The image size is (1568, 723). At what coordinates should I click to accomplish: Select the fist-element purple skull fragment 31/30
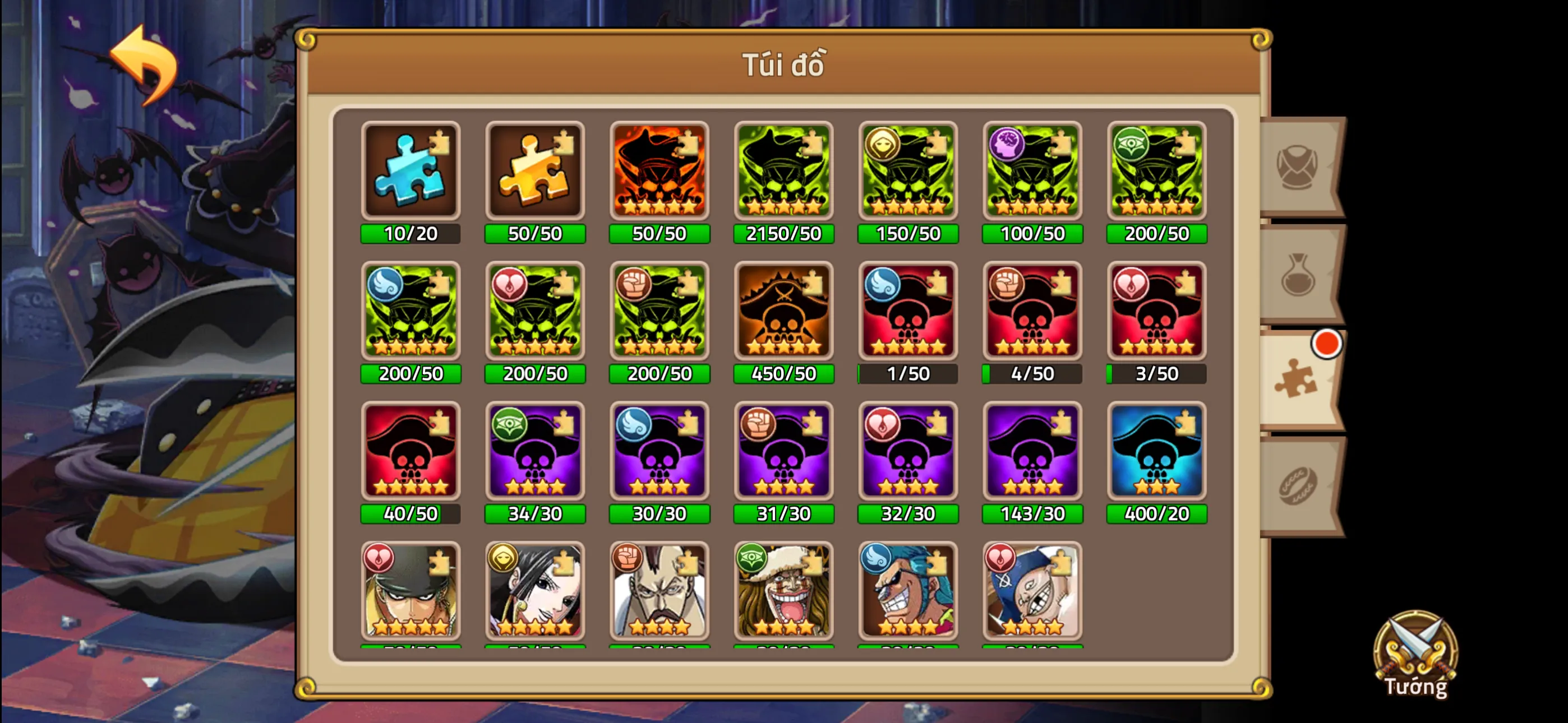783,452
